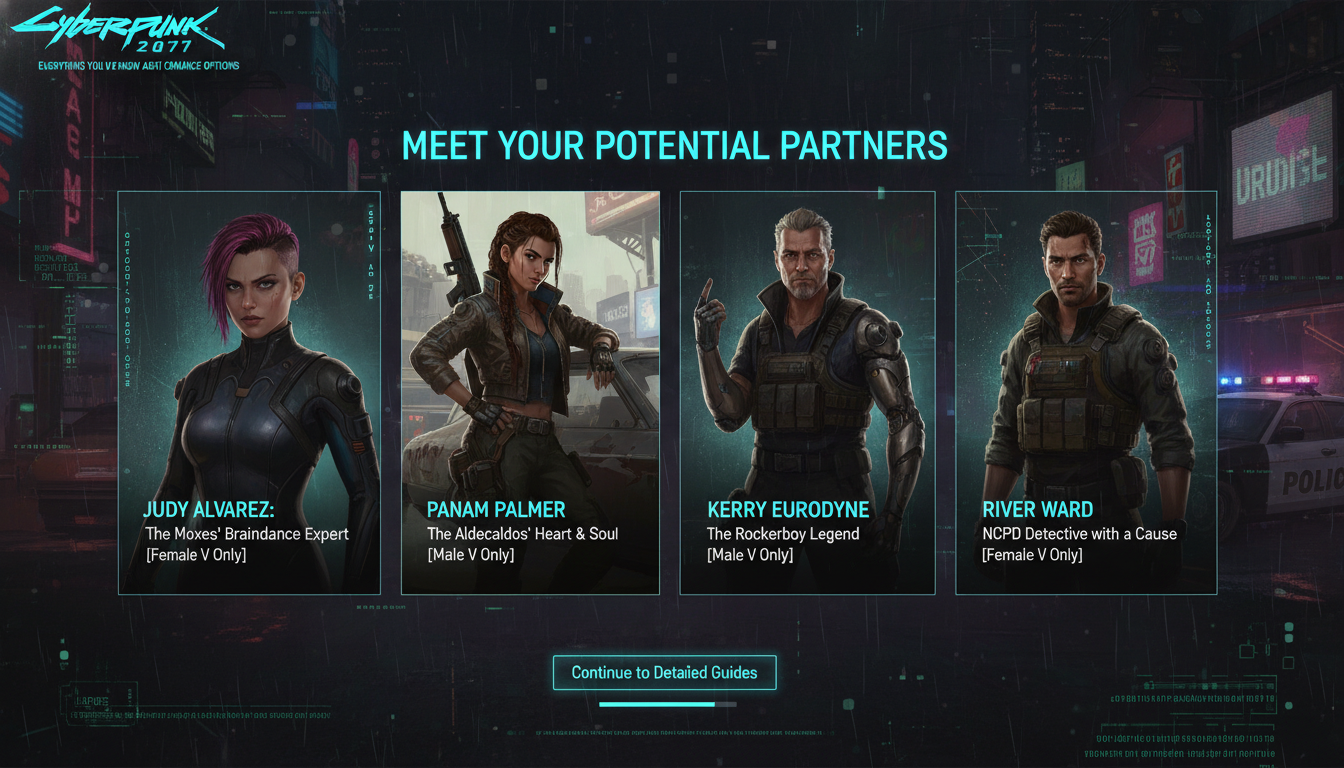Choose the Panam Palmer card
The width and height of the screenshot is (1344, 768).
(530, 392)
